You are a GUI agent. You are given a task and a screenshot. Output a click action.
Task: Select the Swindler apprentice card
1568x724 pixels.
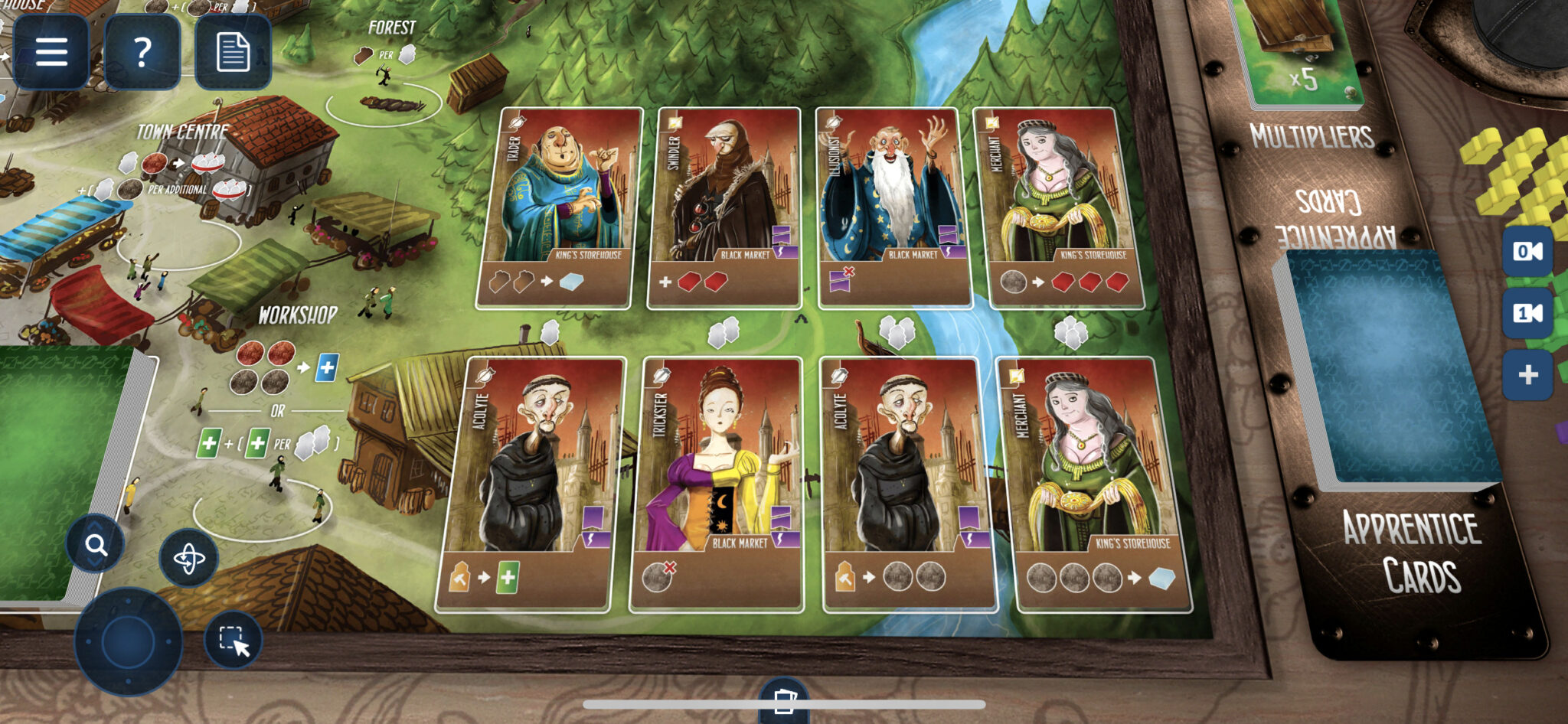point(726,208)
